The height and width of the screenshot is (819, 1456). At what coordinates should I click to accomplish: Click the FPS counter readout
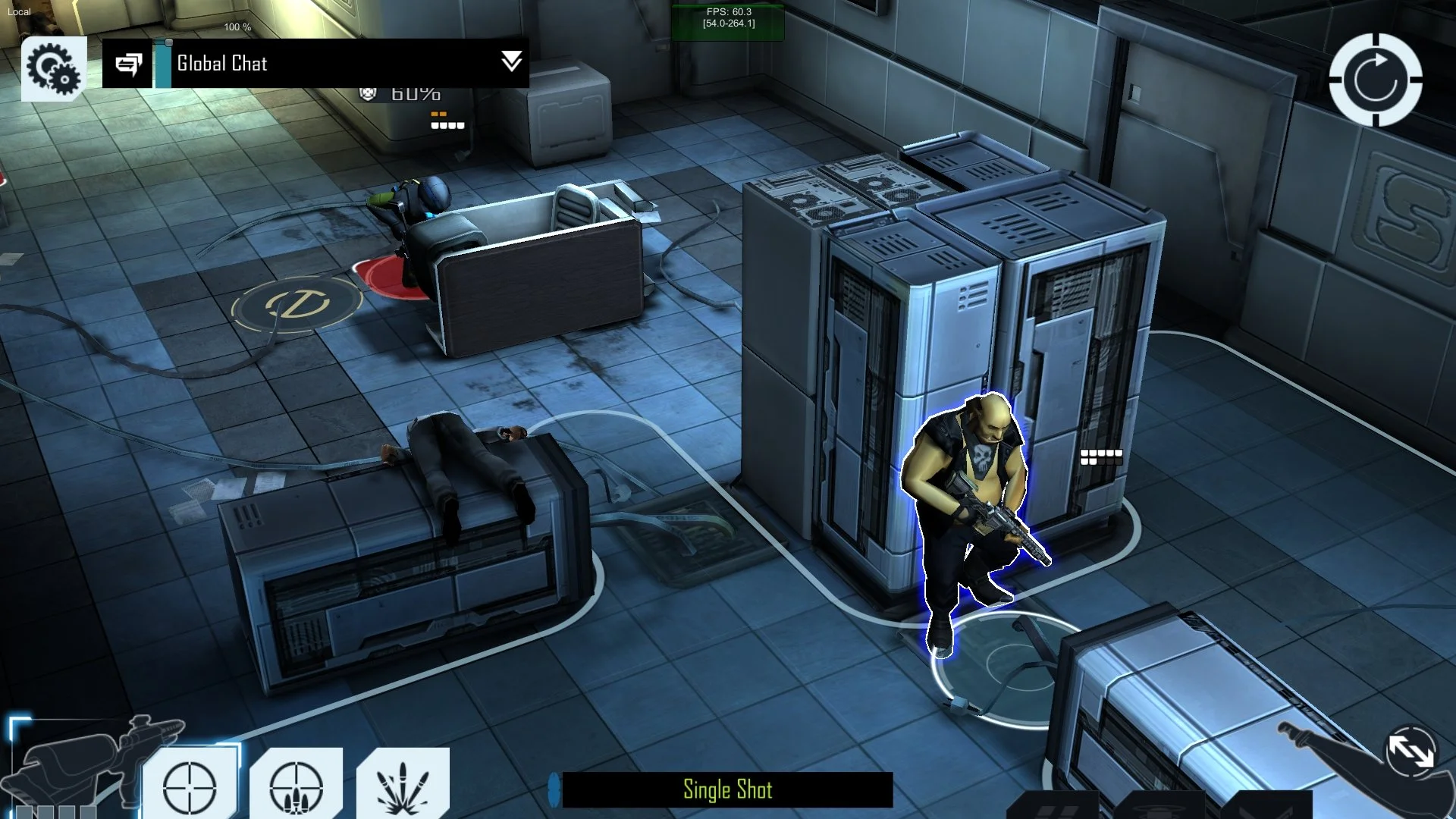click(726, 19)
